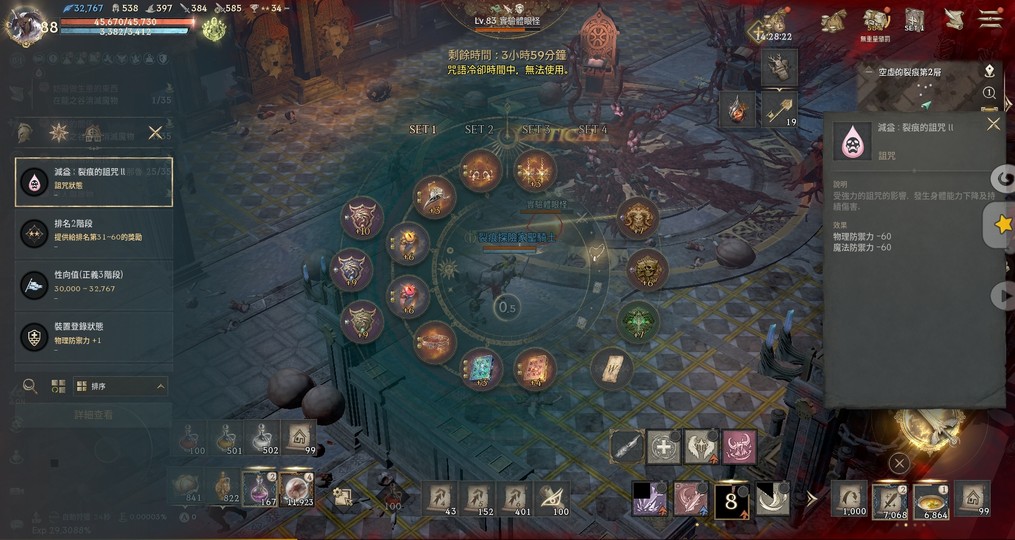Switch to SET 2 in the radial wheel
1015x540 pixels.
pyautogui.click(x=479, y=130)
